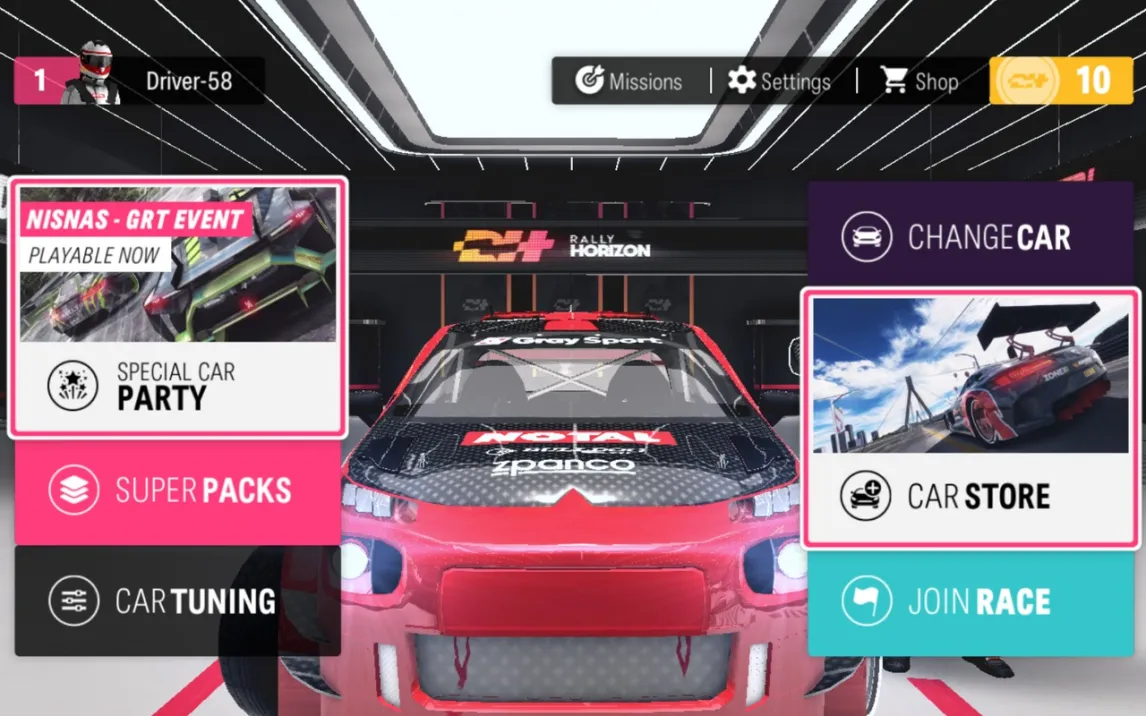The height and width of the screenshot is (716, 1146).
Task: Visit the Car Store
Action: click(970, 418)
